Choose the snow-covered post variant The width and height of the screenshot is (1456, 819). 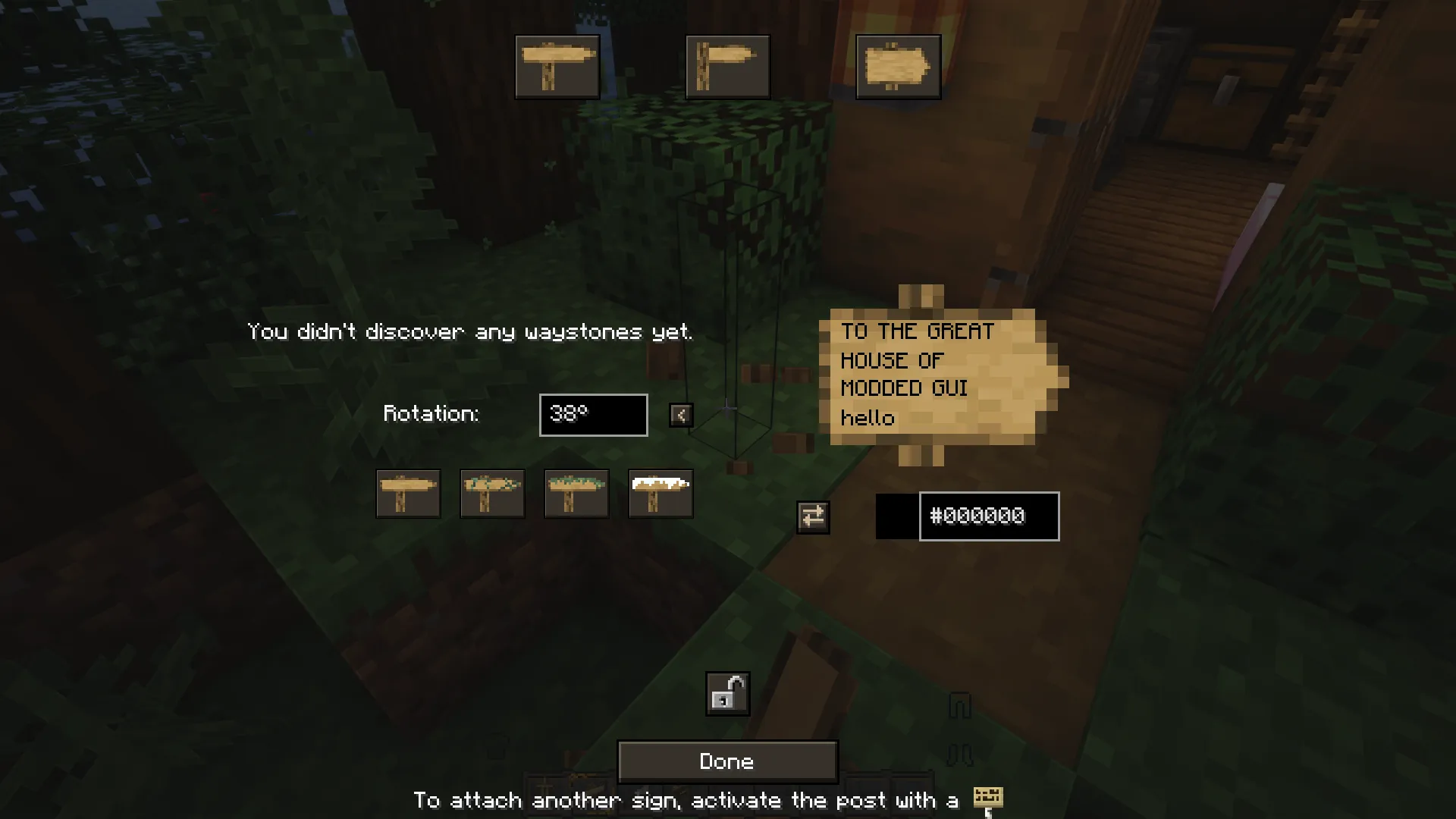661,494
